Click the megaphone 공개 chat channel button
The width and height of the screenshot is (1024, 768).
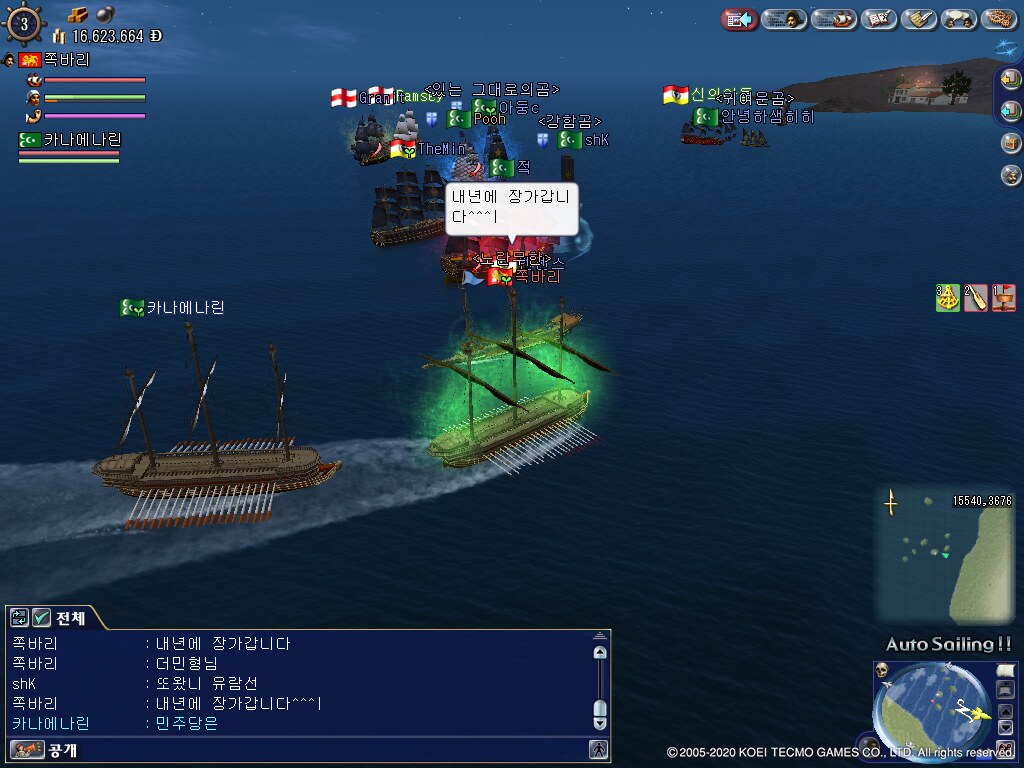pos(28,749)
